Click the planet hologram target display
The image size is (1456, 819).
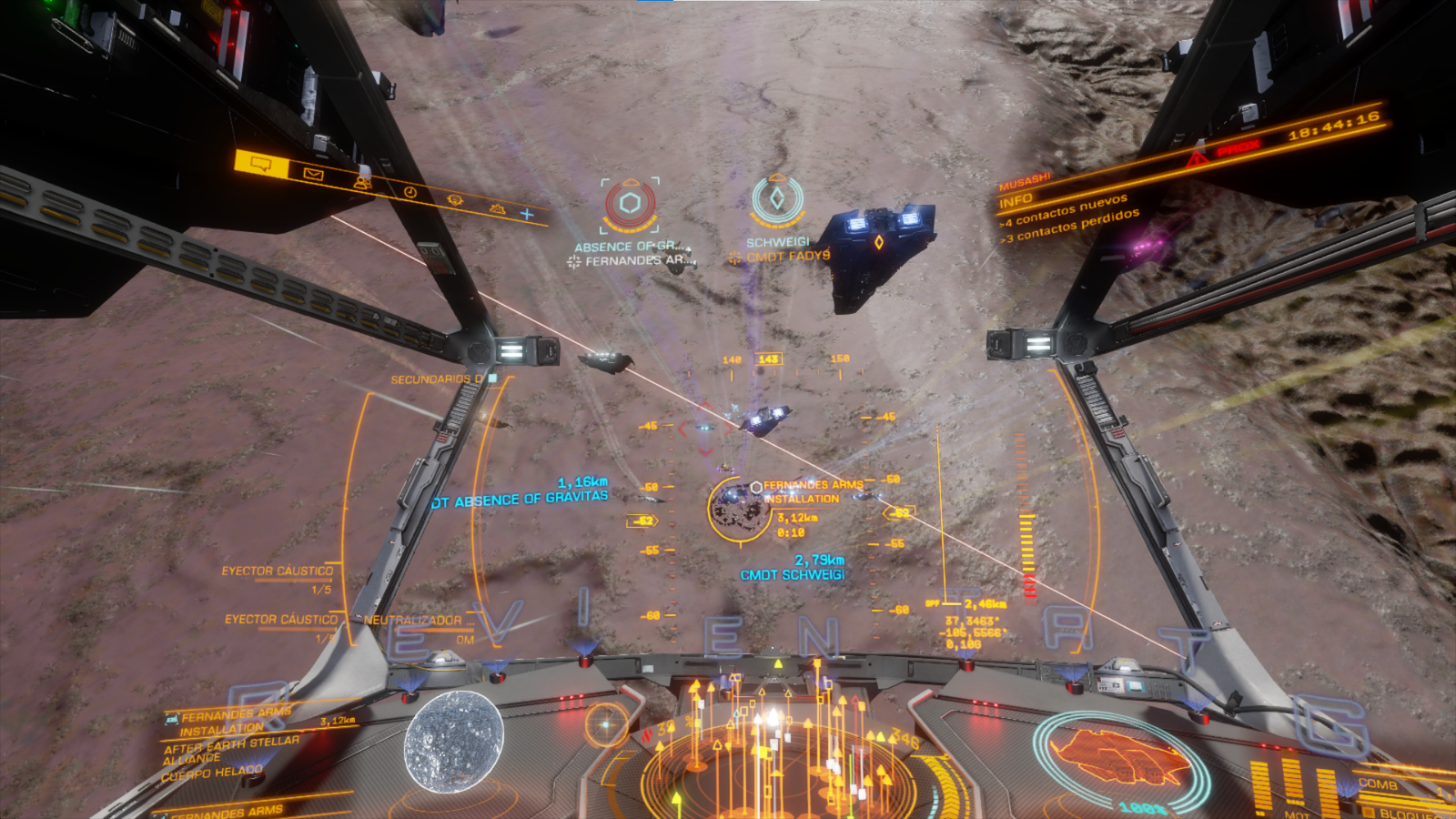454,739
